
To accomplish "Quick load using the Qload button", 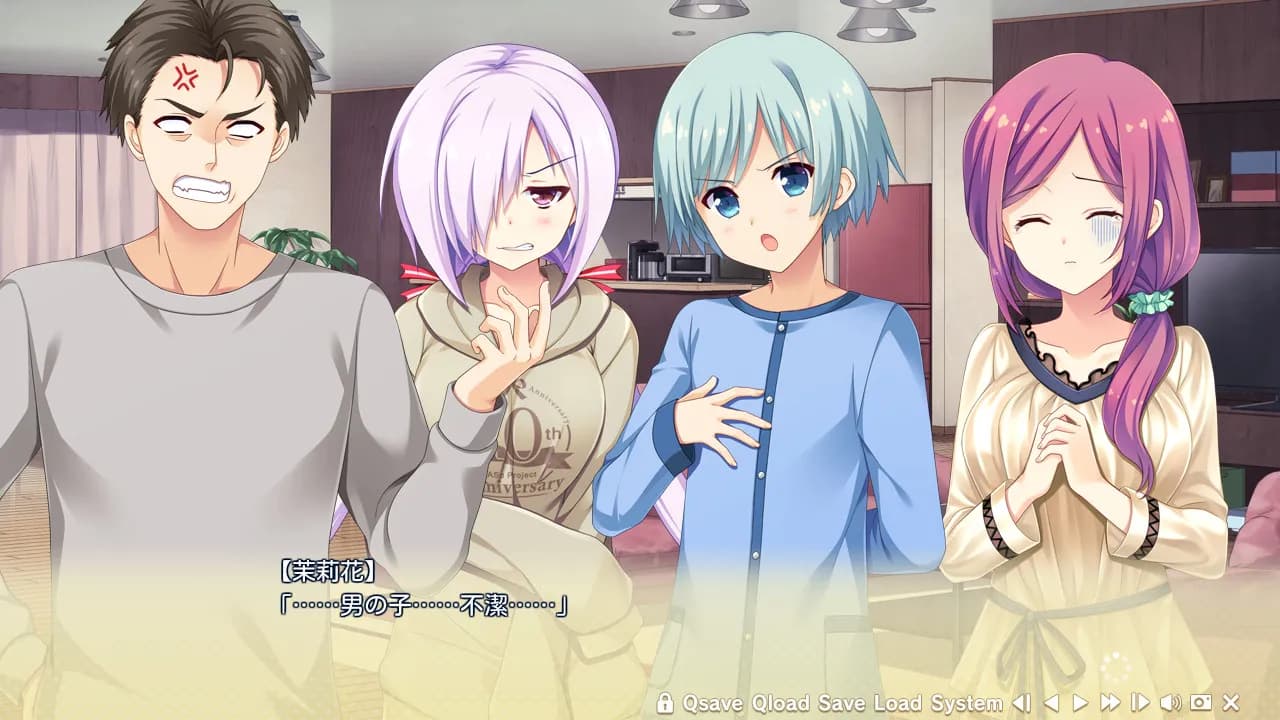I will 783,707.
